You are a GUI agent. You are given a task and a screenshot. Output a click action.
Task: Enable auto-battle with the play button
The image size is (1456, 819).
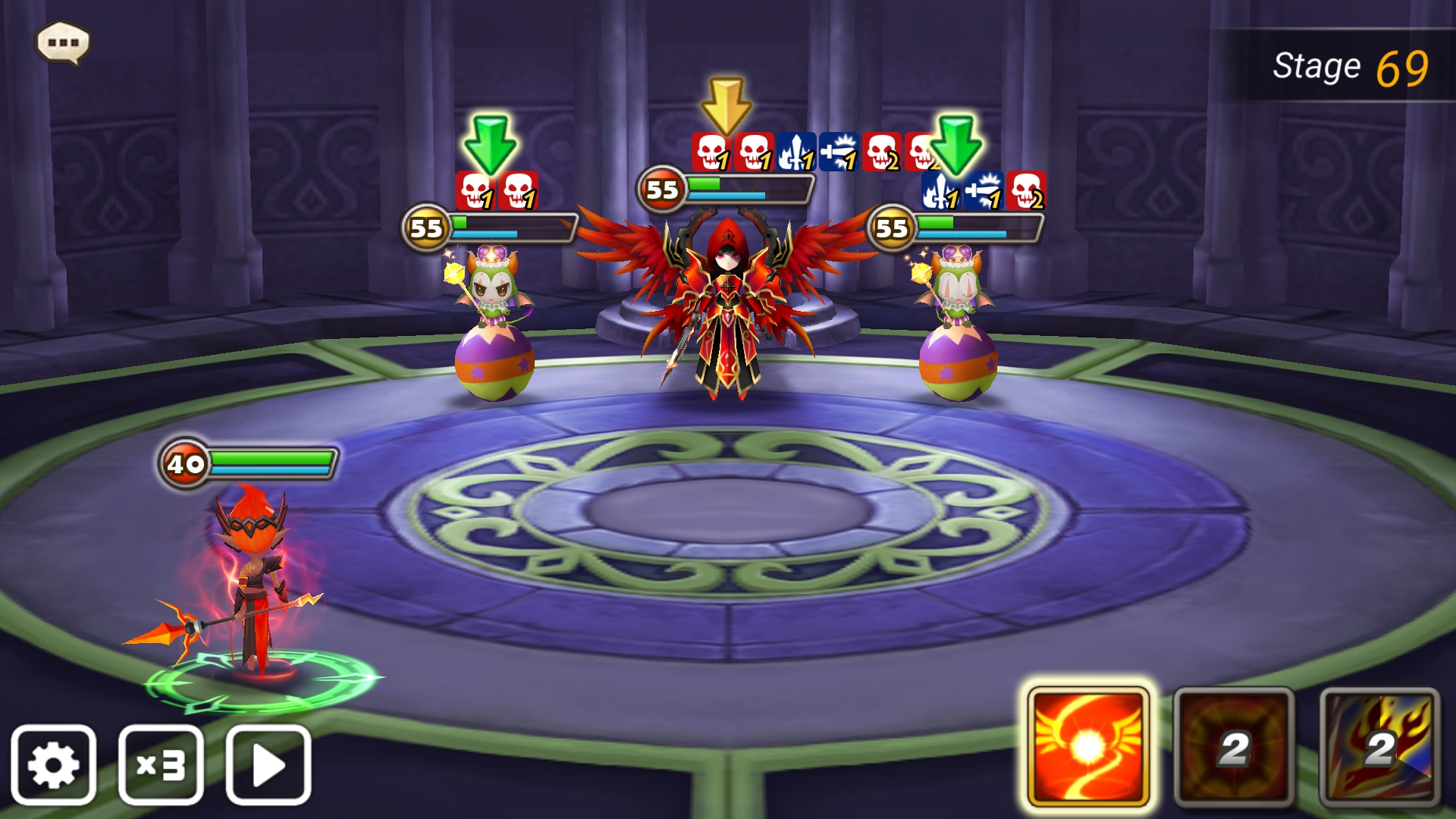click(267, 765)
